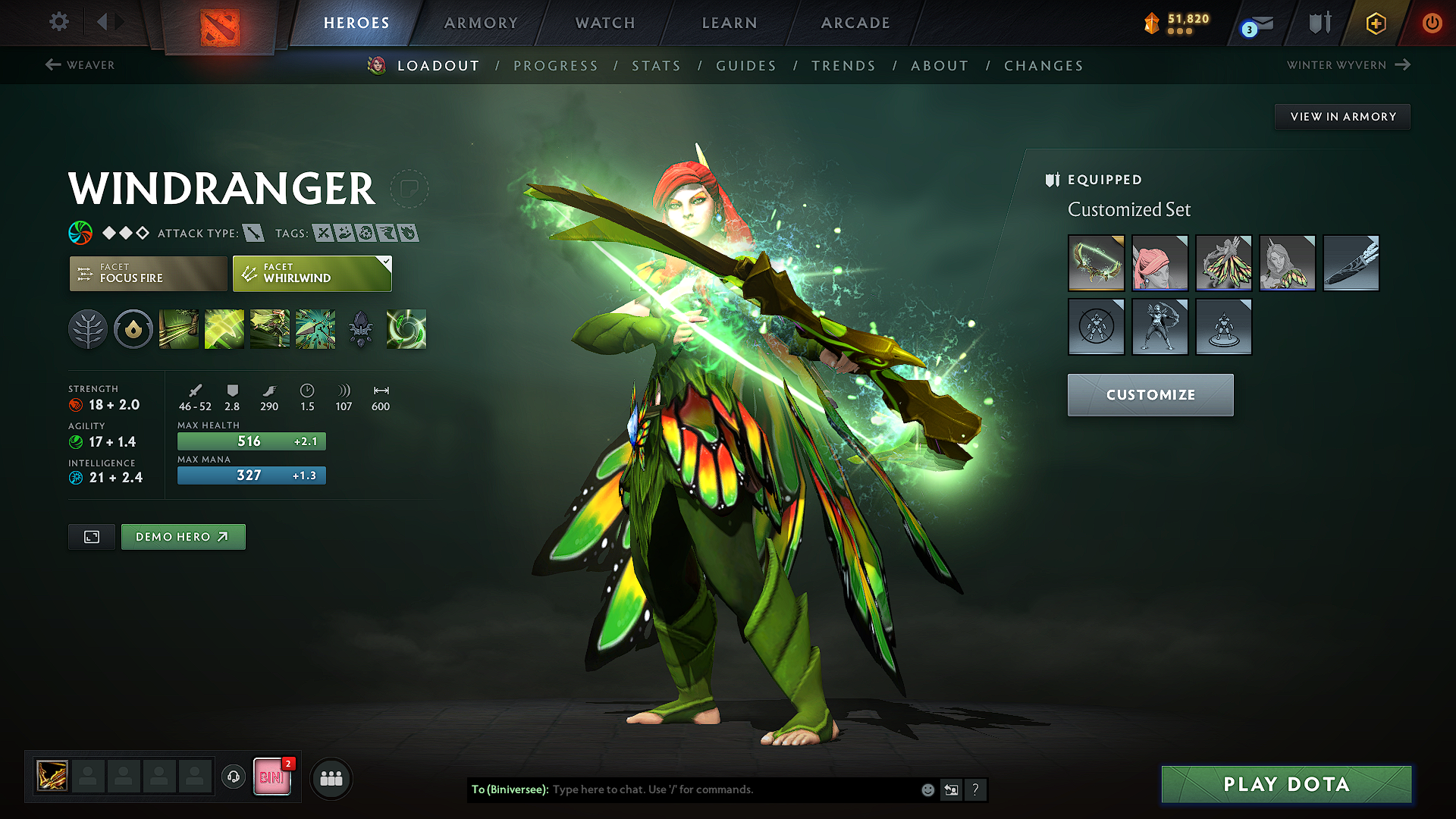
Task: Open the Shackleshot ability details
Action: pos(178,329)
